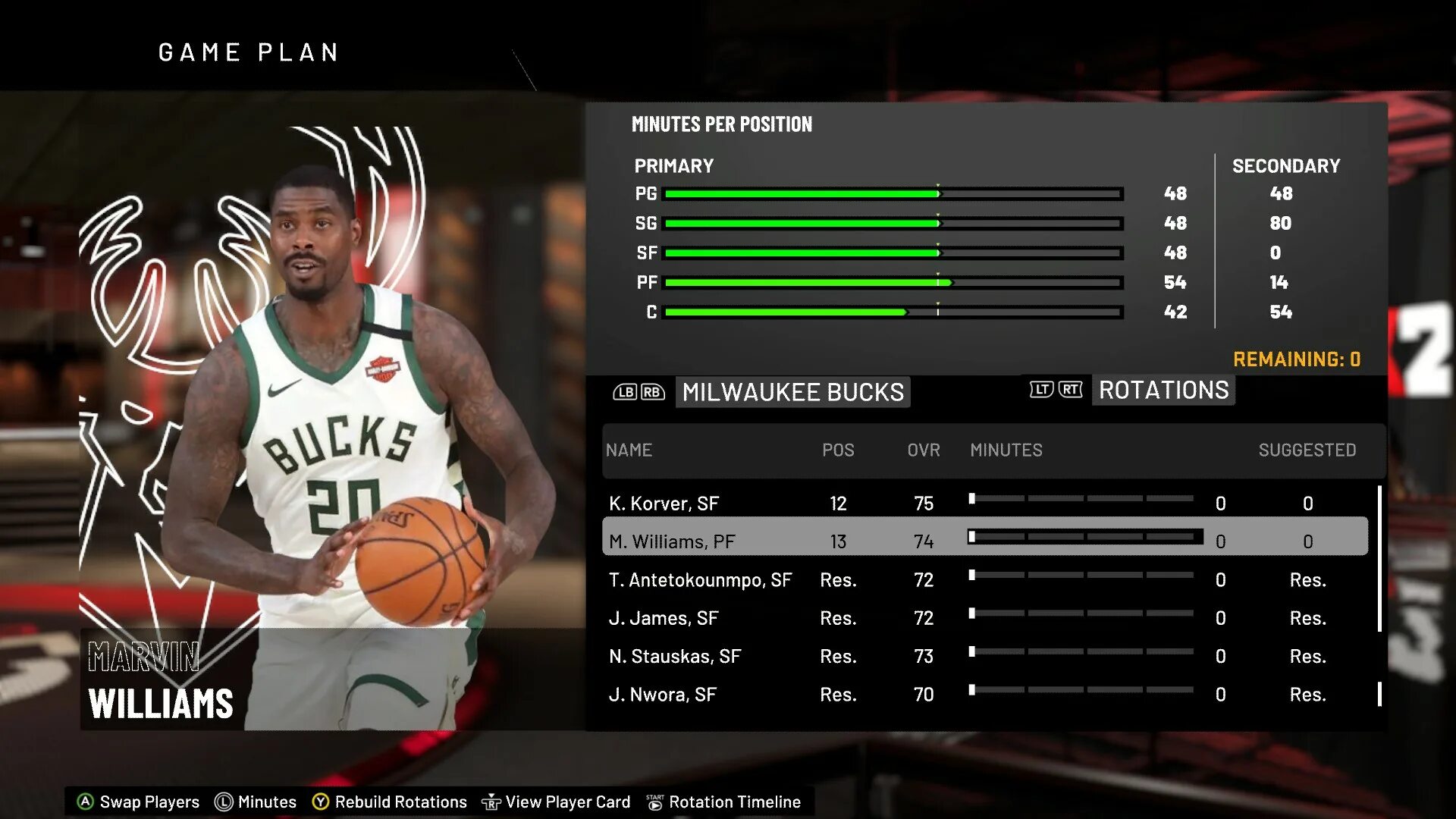1456x819 pixels.
Task: Choose J. Nwora in the roster
Action: point(663,694)
